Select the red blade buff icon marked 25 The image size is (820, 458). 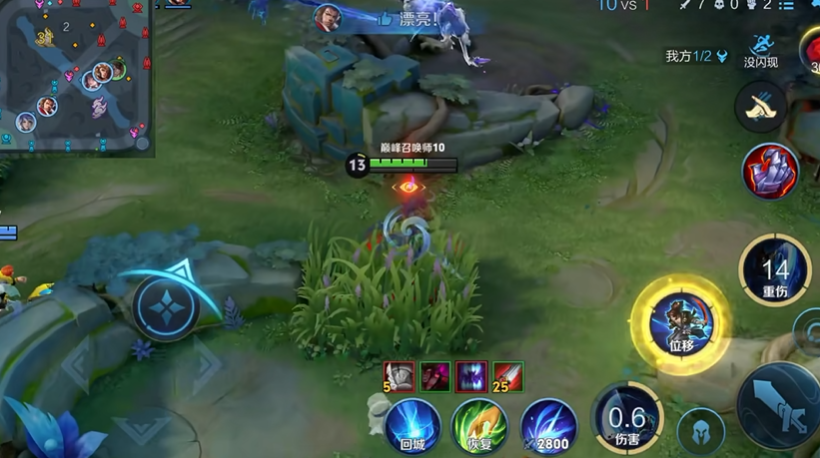(507, 376)
